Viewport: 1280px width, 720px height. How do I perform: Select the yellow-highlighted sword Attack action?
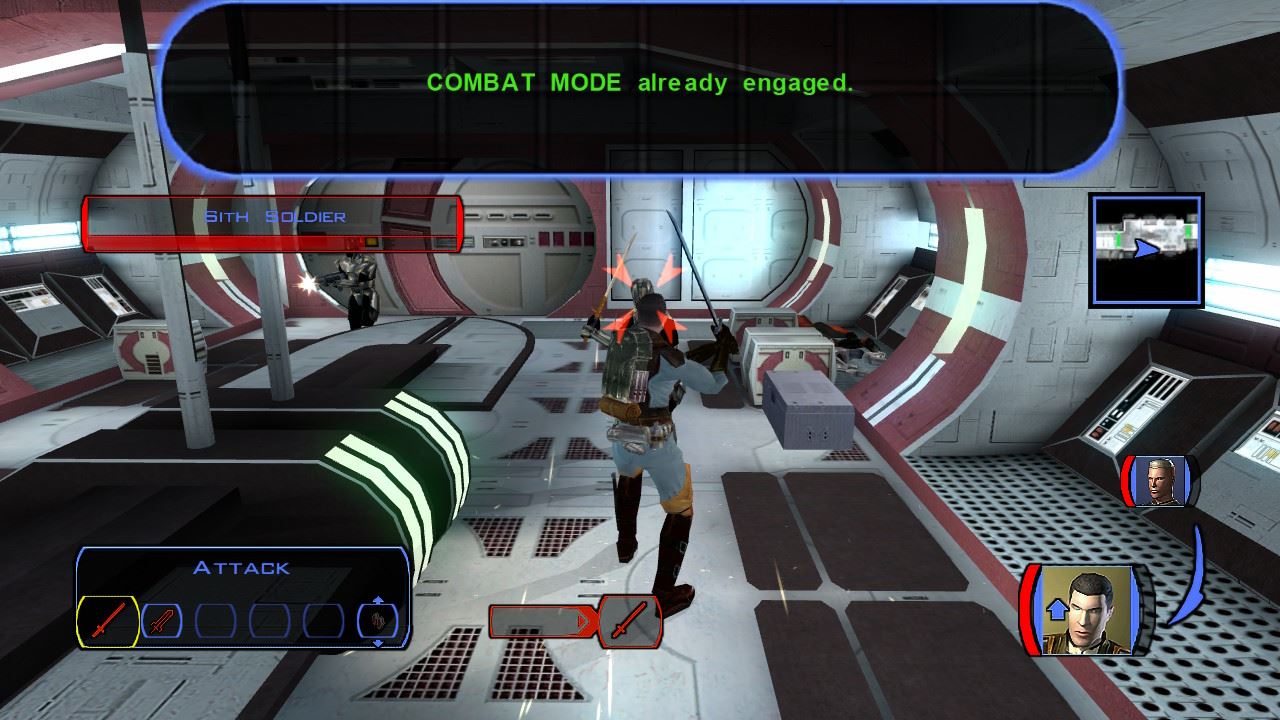[x=108, y=622]
